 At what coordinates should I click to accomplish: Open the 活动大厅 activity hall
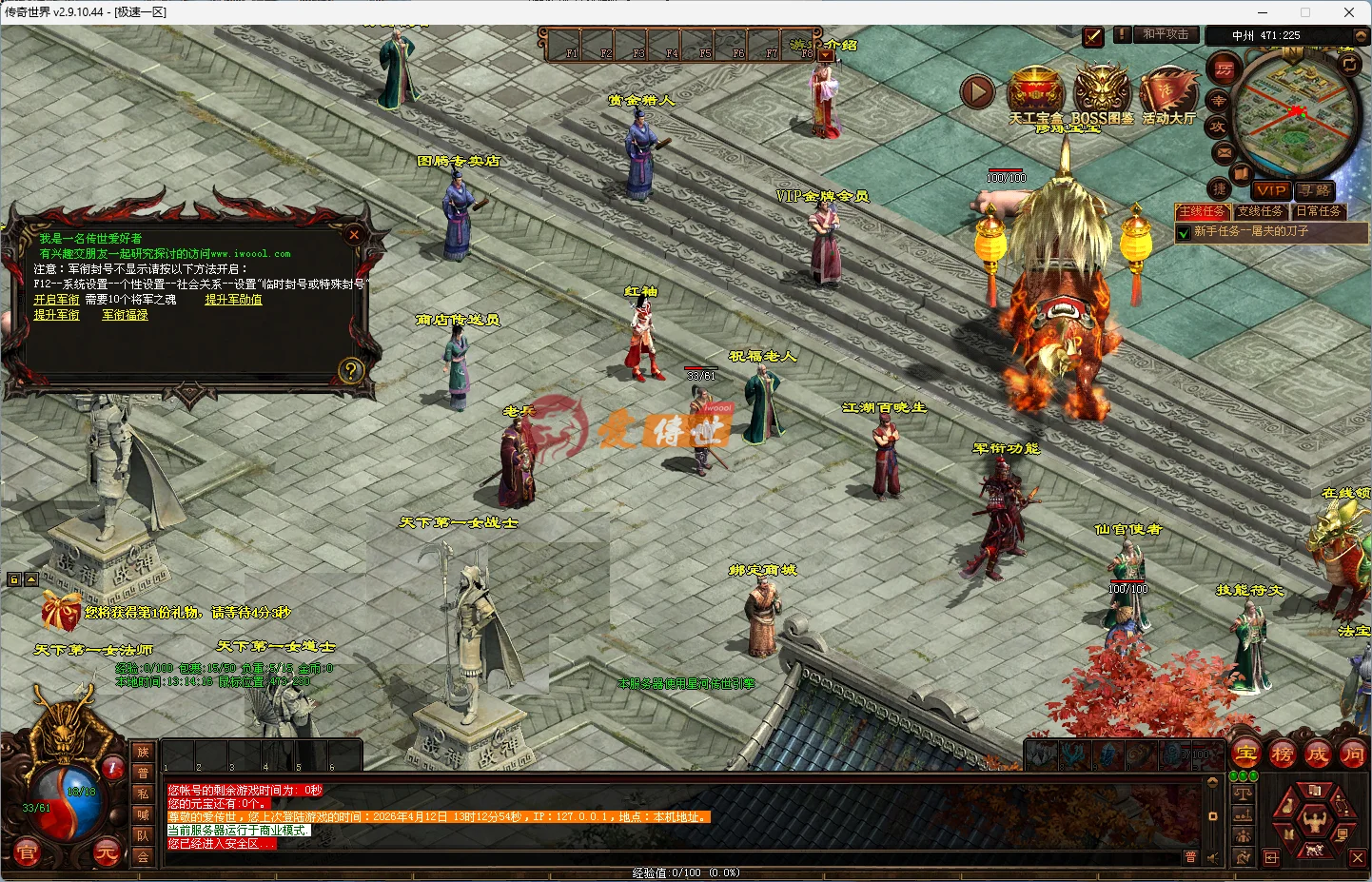pos(1168,93)
